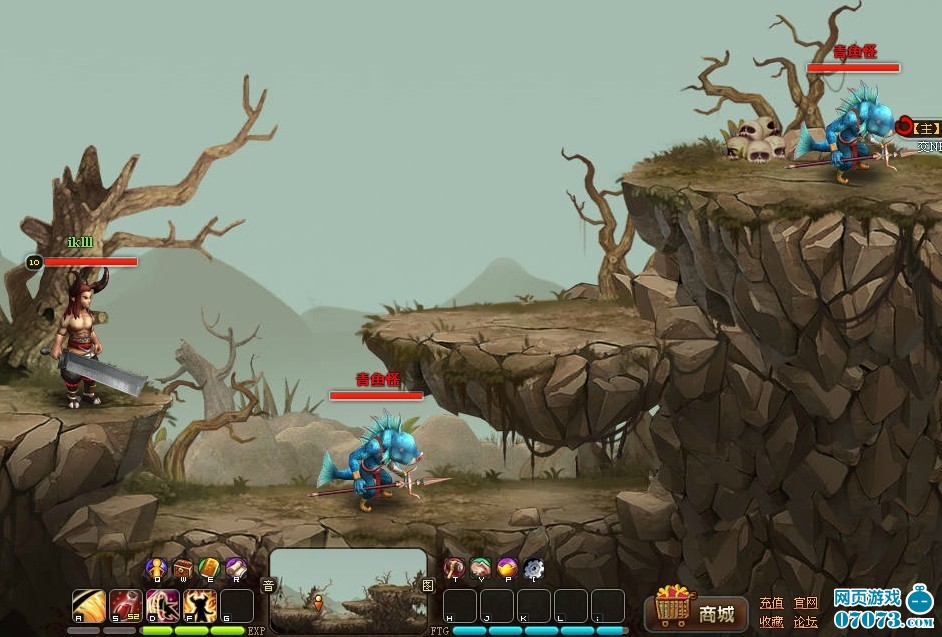The image size is (942, 637).
Task: Open the gear settings icon
Action: click(x=533, y=569)
